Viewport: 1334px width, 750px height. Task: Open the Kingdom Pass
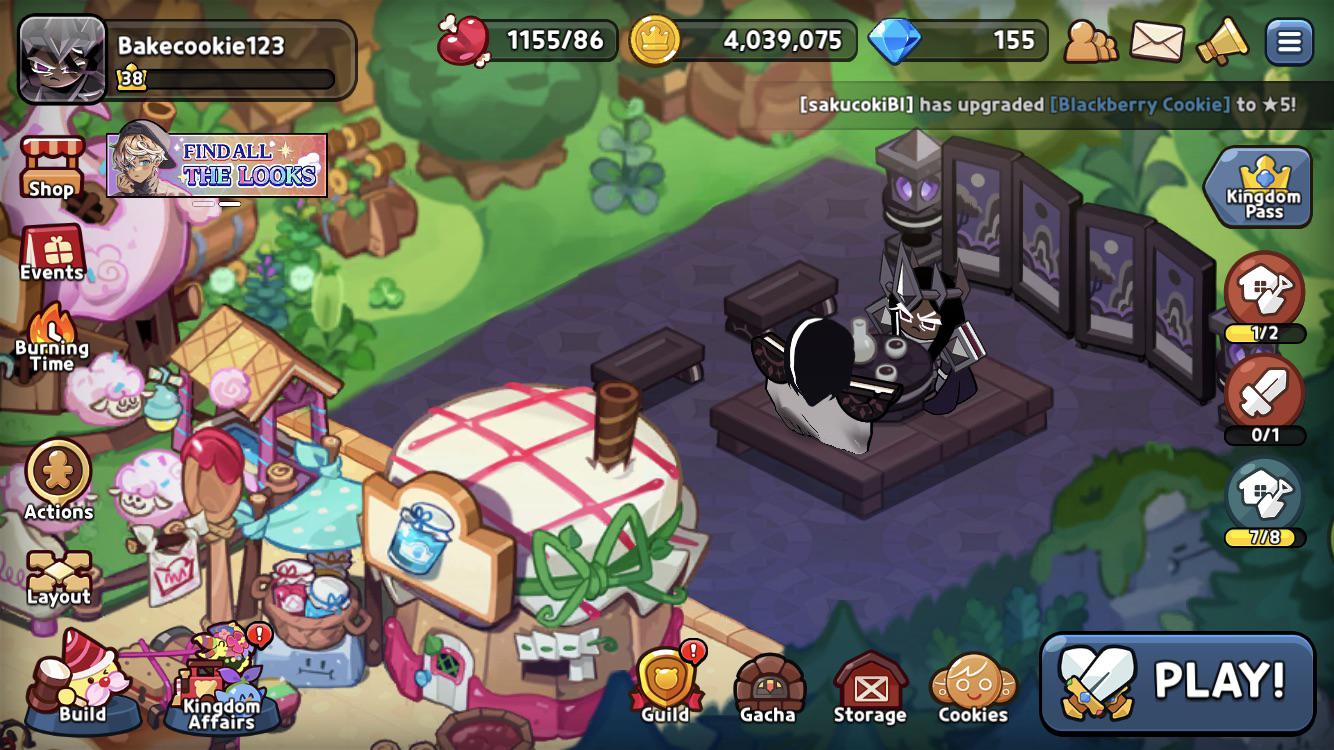click(1264, 187)
